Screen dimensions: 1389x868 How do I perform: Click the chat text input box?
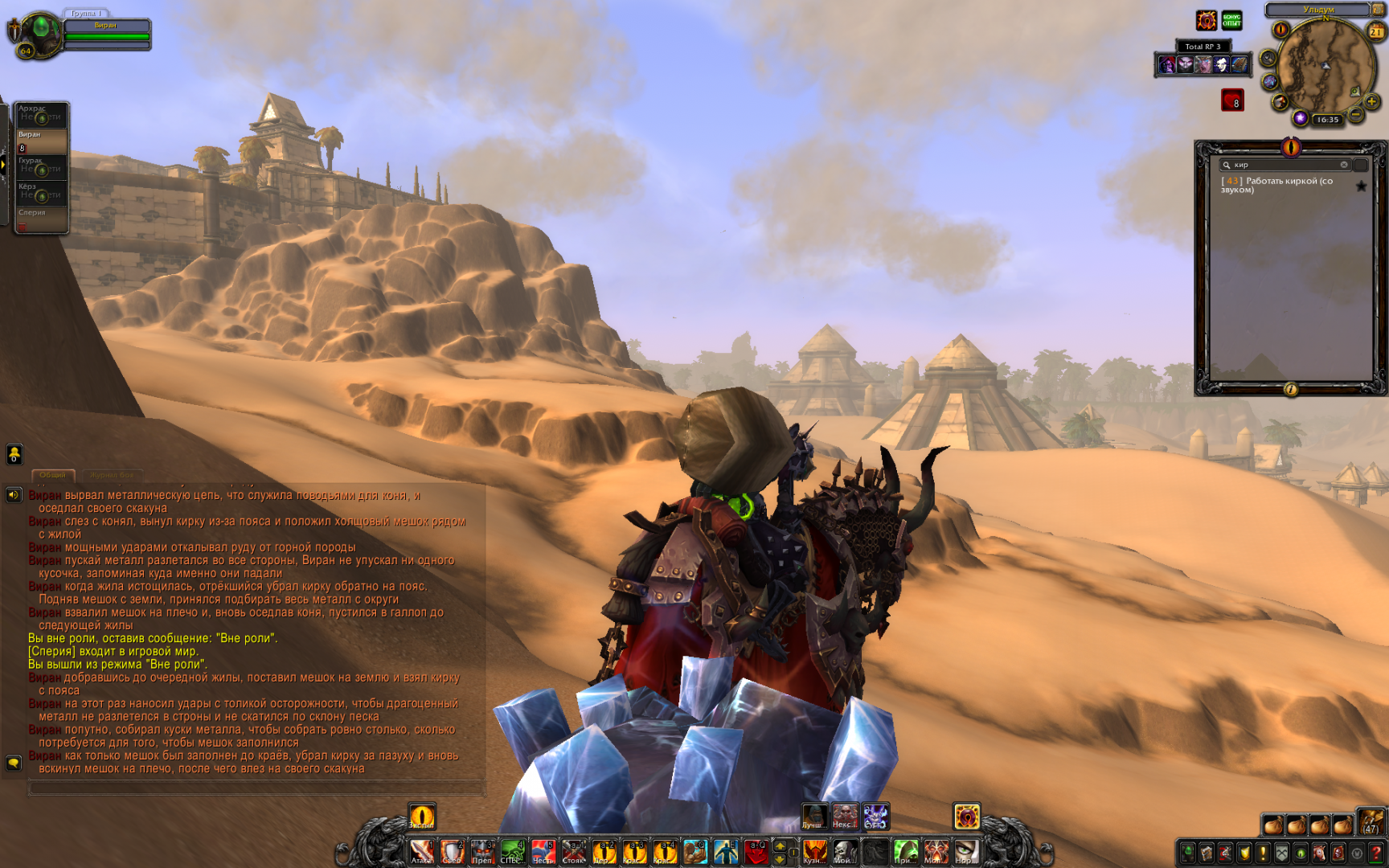coord(256,788)
